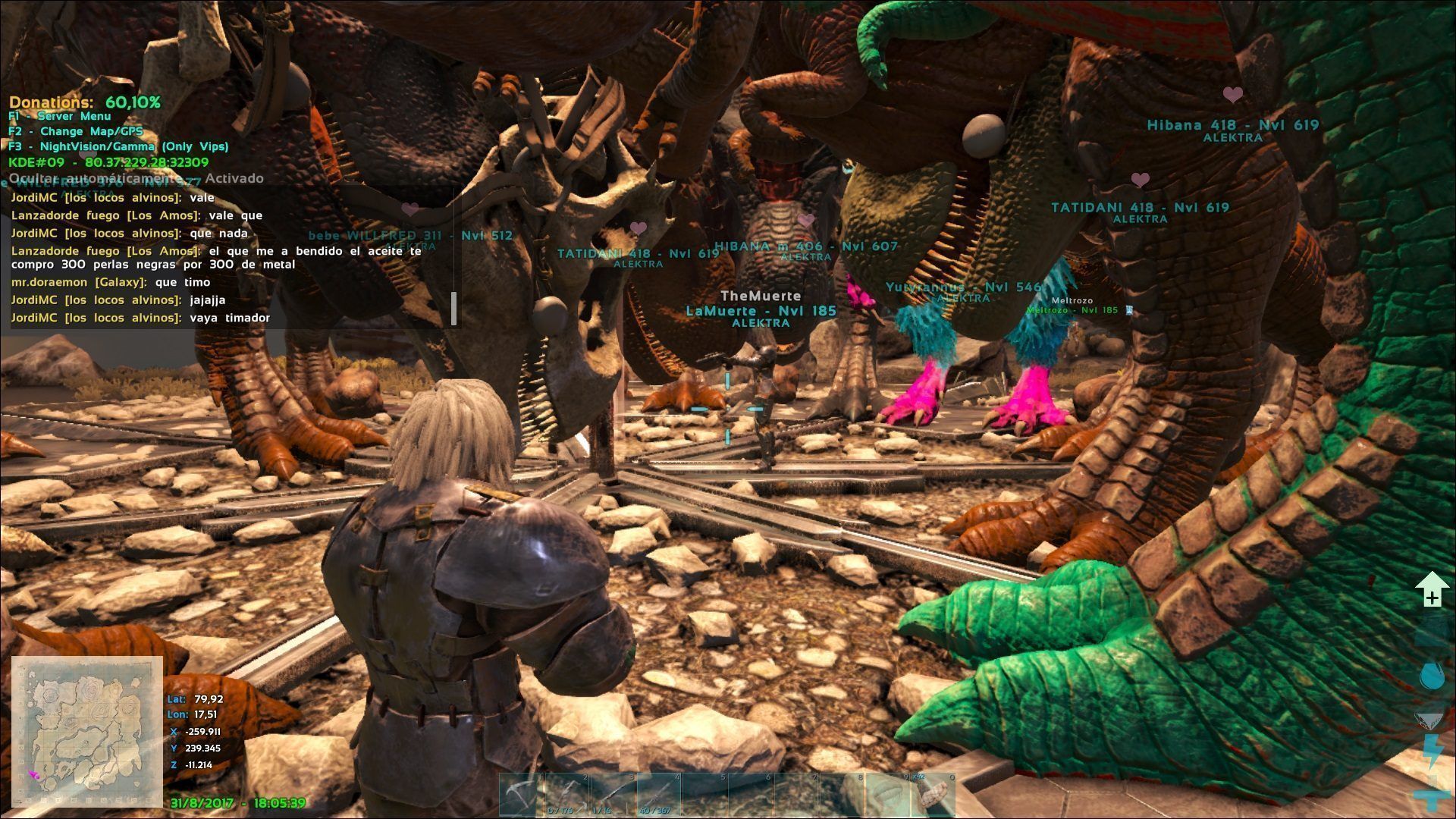Select the rifle with 40/367 ammo
Image resolution: width=1456 pixels, height=819 pixels.
[659, 795]
